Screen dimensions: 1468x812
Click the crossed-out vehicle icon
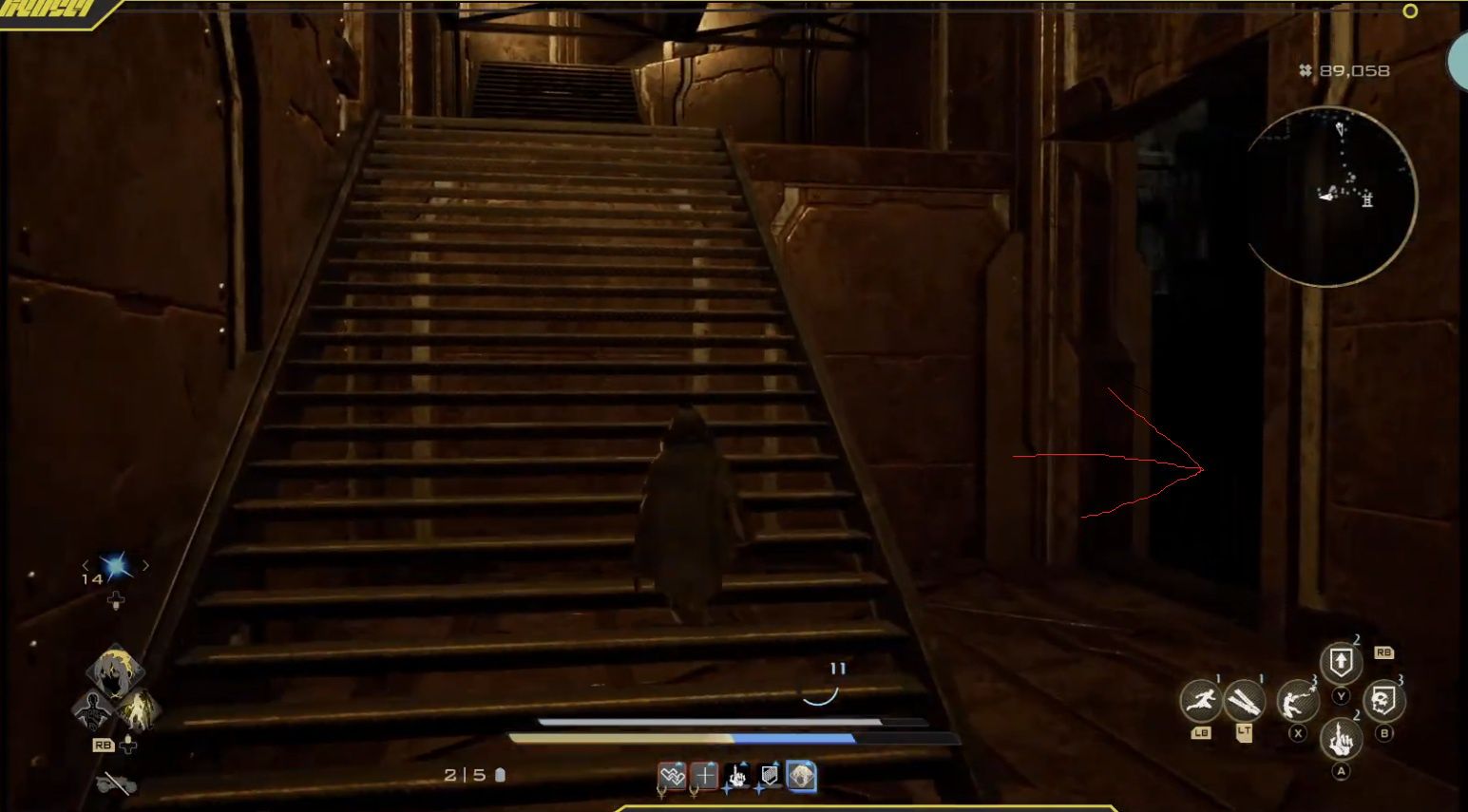[116, 783]
